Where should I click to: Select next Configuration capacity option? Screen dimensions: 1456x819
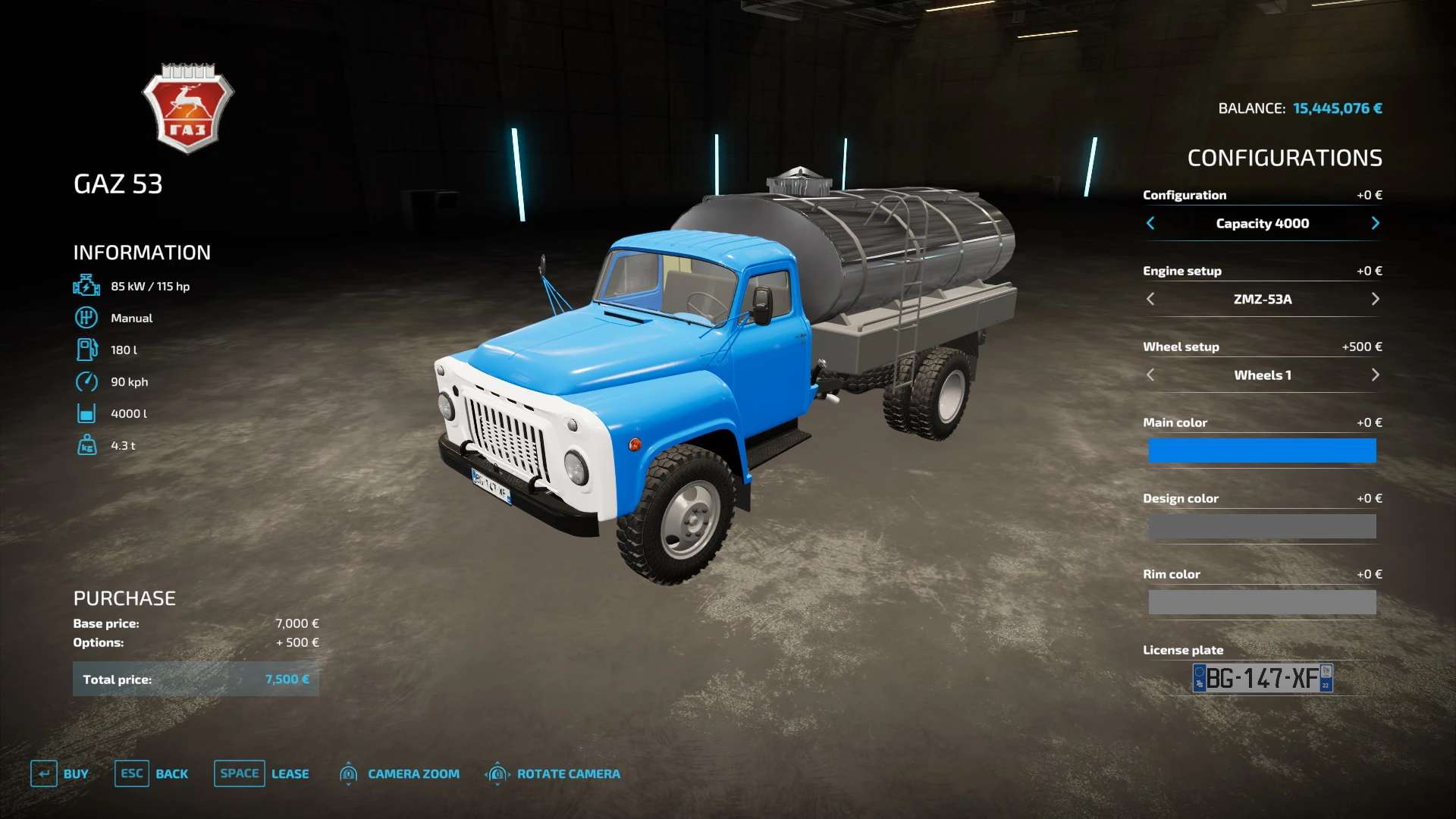click(x=1375, y=223)
